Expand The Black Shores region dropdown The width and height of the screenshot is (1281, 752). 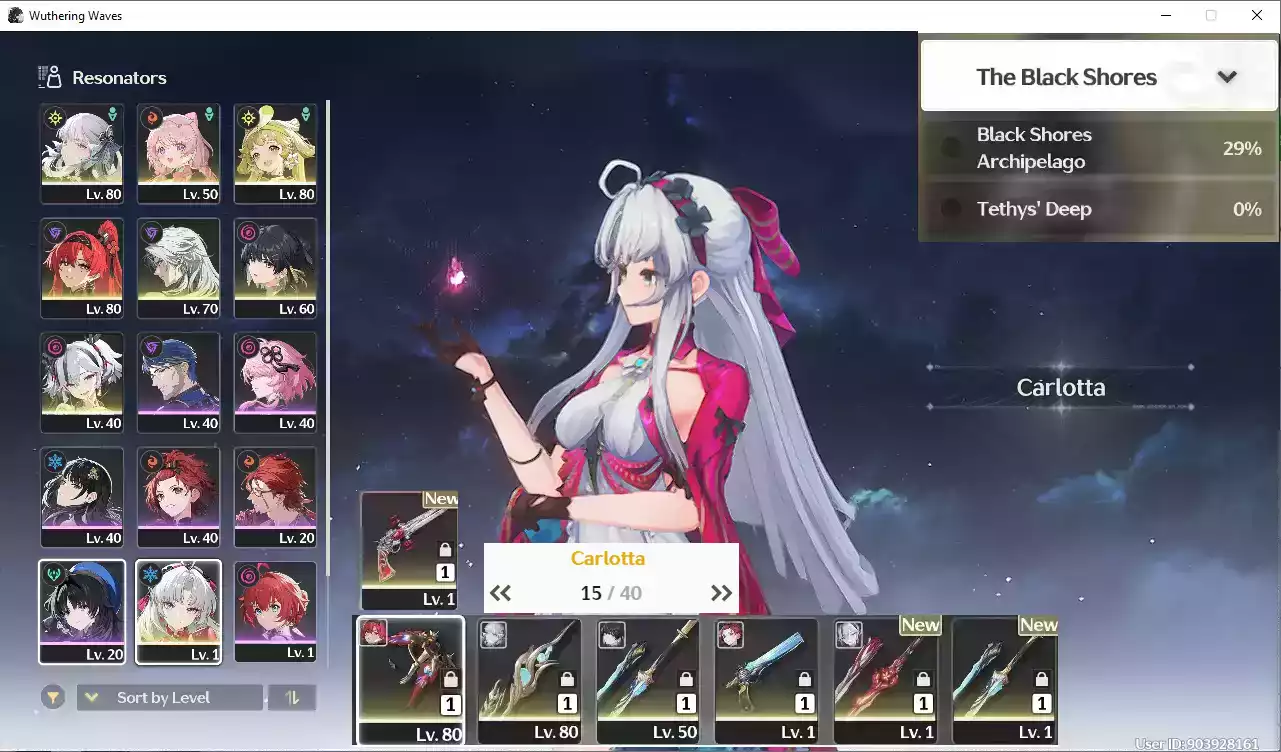click(1227, 77)
